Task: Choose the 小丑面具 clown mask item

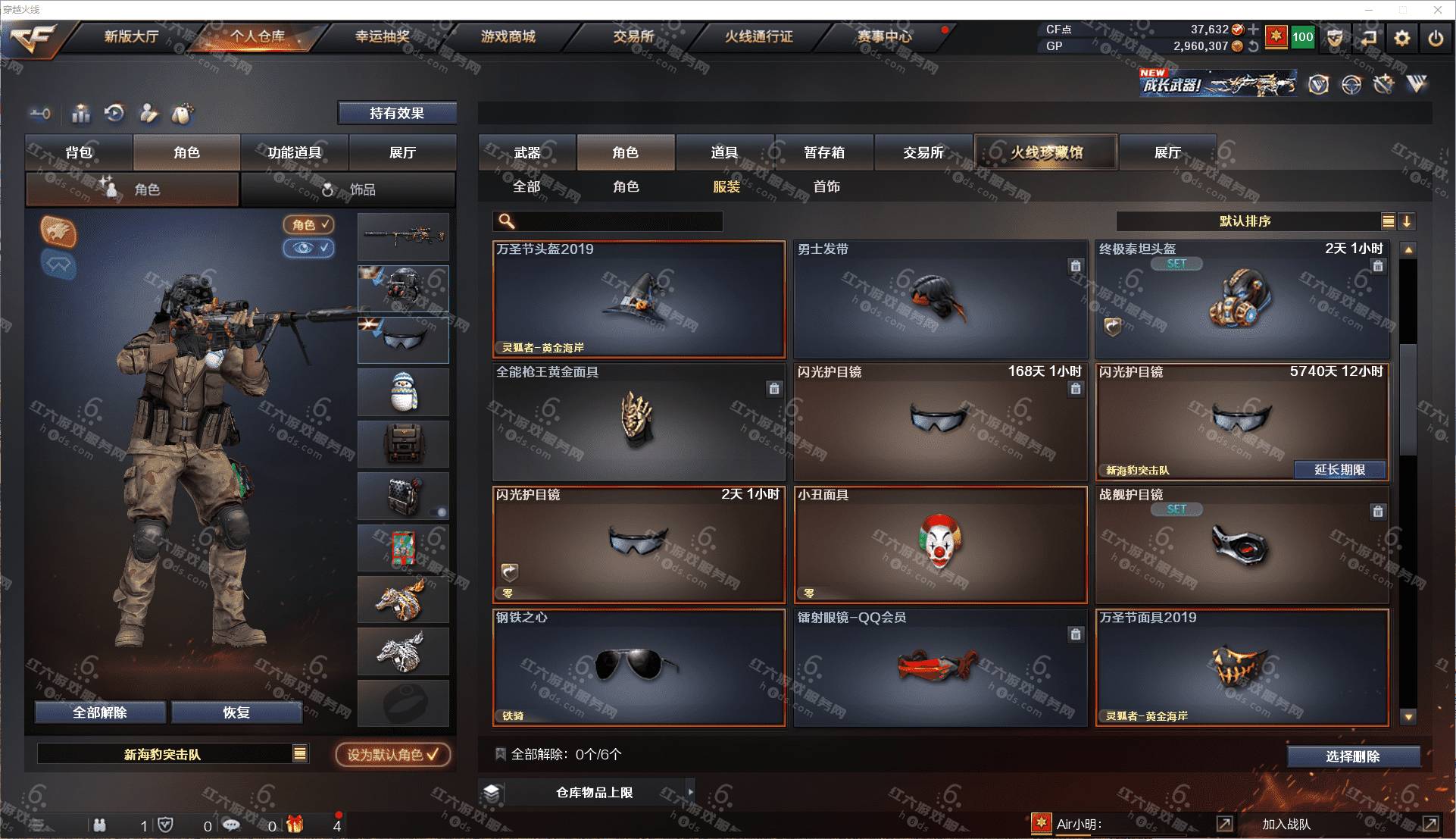Action: point(940,545)
